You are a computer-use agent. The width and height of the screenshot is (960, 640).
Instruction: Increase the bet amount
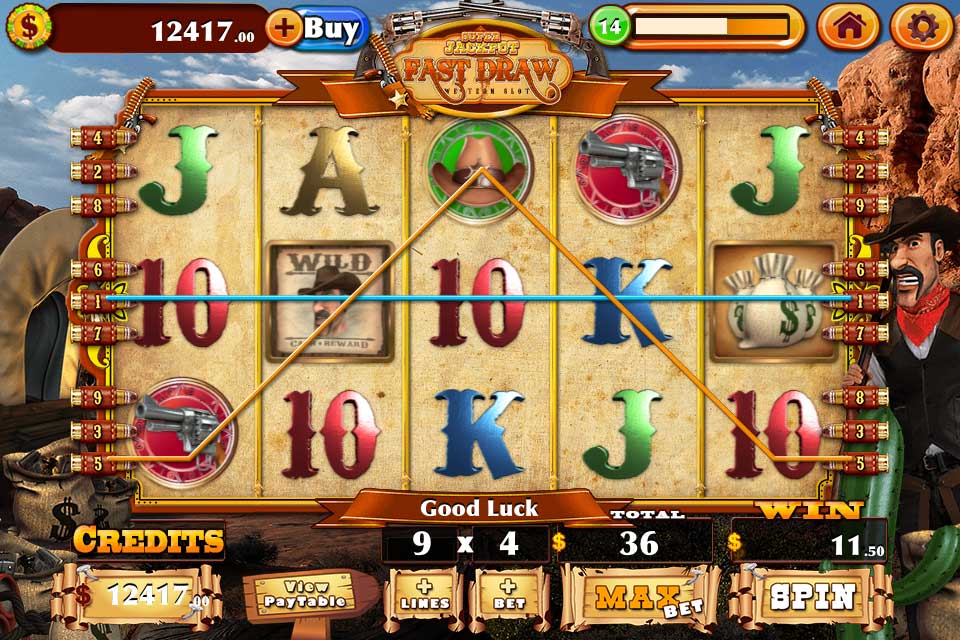point(507,598)
